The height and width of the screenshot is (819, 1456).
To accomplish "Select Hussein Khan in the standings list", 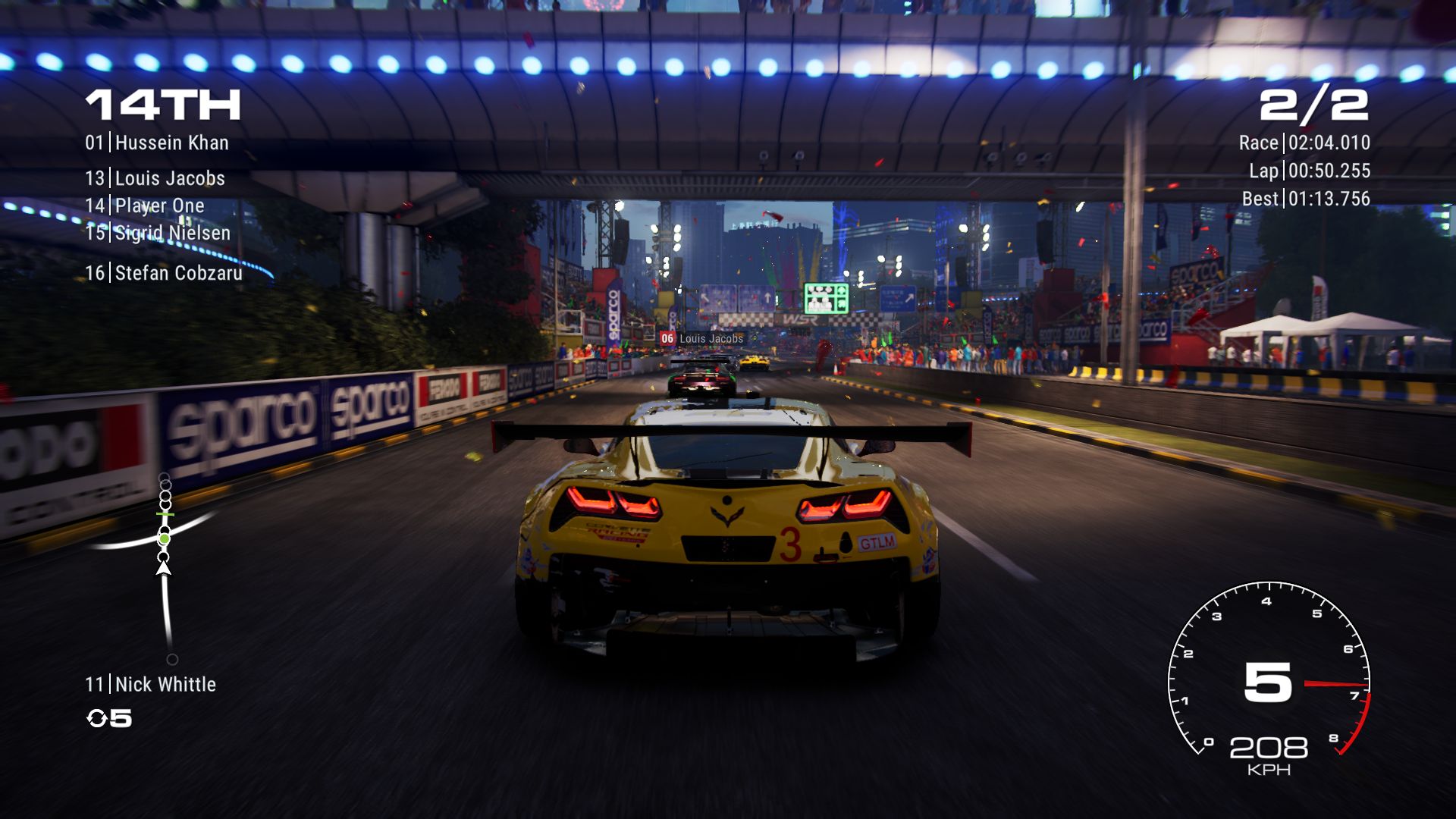I will point(157,143).
